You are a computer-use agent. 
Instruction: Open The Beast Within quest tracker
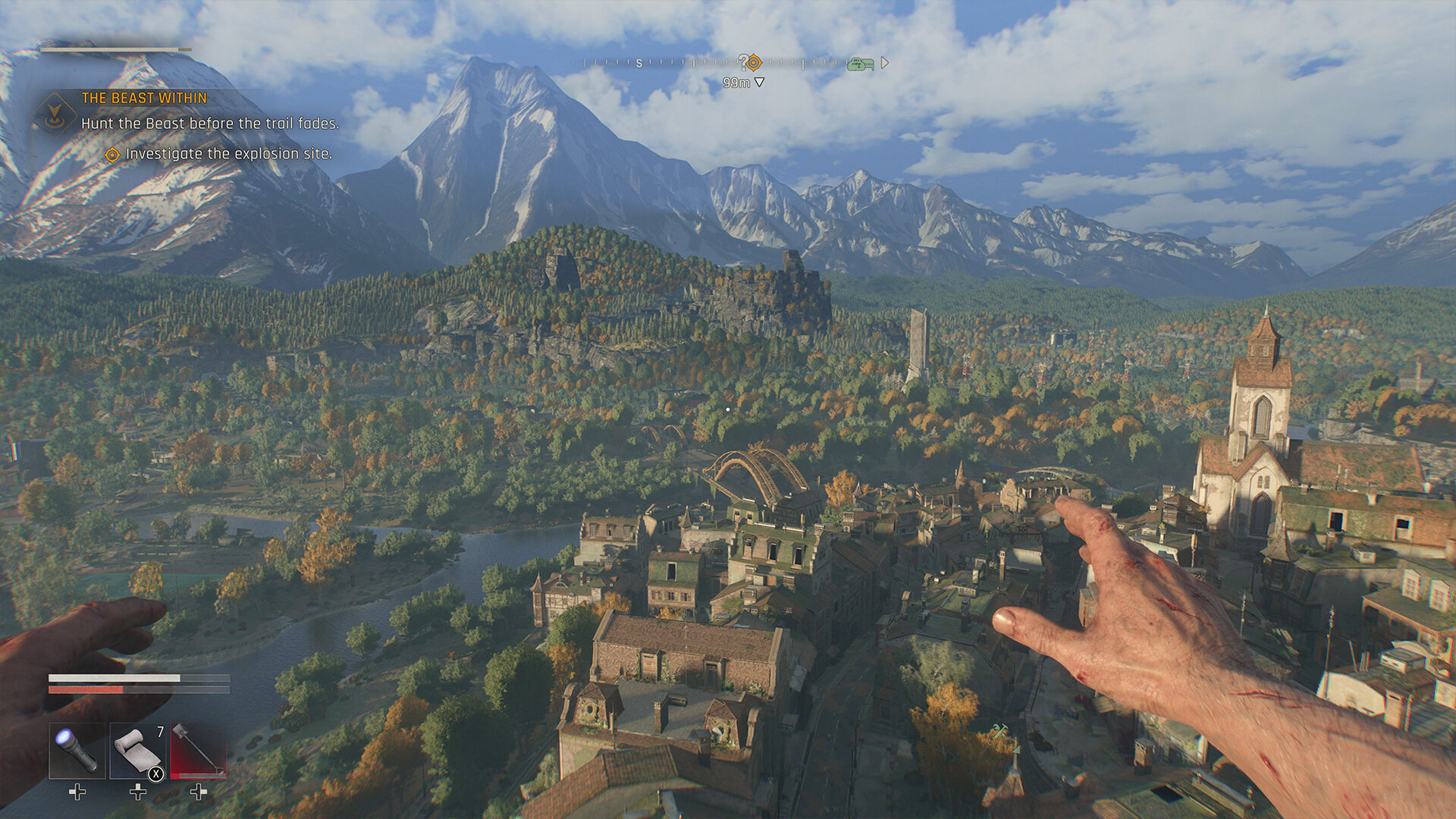[x=144, y=98]
